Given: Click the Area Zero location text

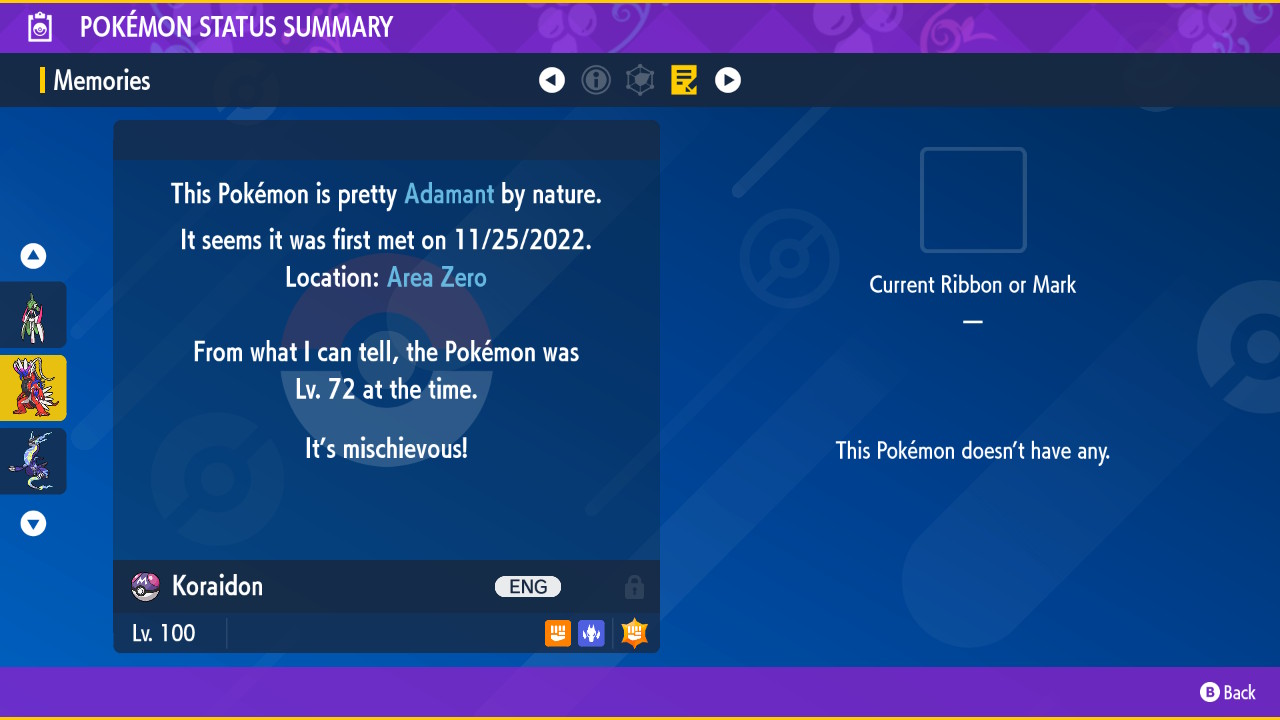Looking at the screenshot, I should [x=437, y=277].
